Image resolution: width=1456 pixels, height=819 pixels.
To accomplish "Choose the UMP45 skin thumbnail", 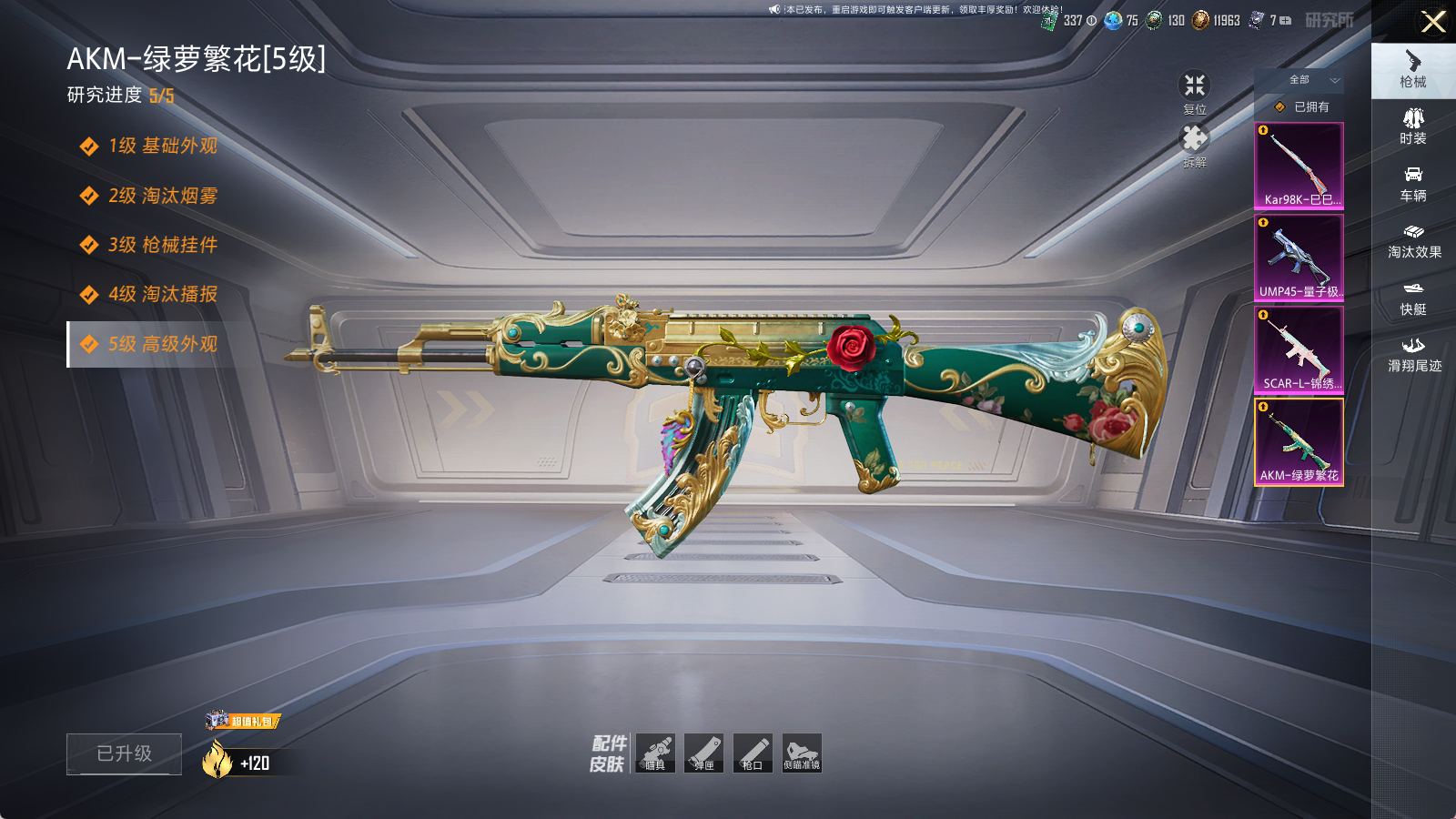I will point(1299,258).
